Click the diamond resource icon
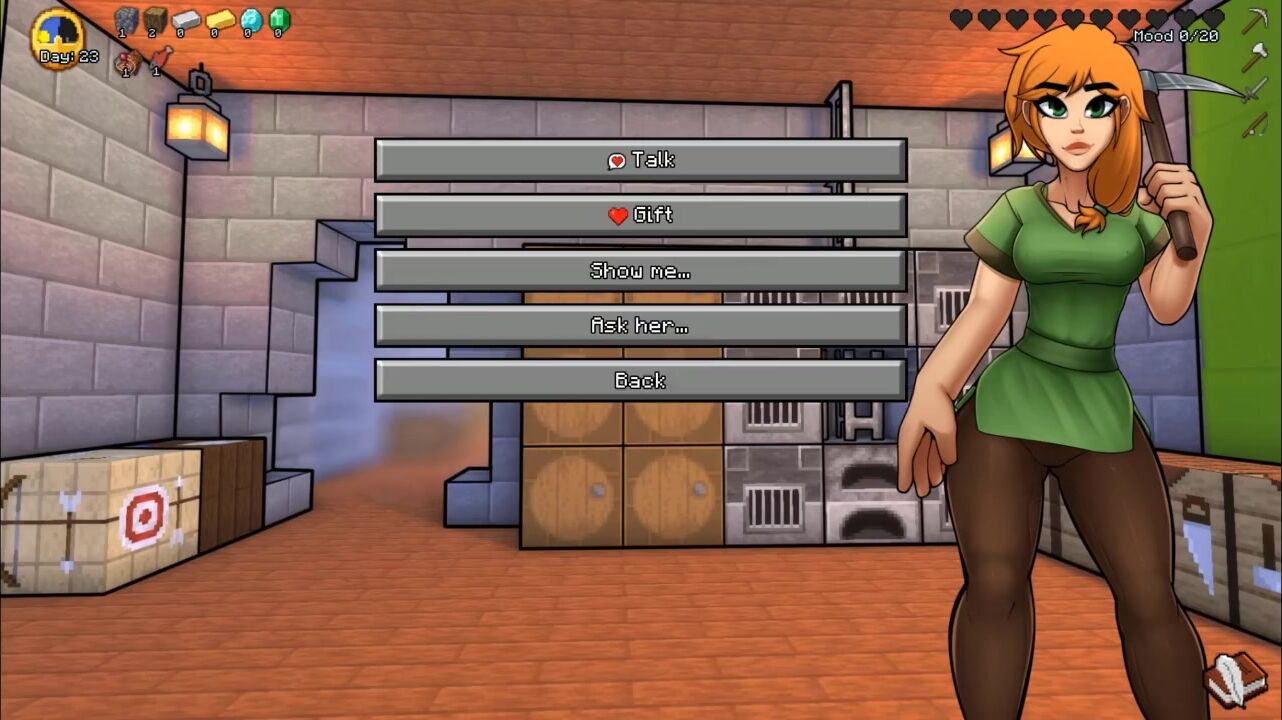The width and height of the screenshot is (1282, 720). (250, 20)
